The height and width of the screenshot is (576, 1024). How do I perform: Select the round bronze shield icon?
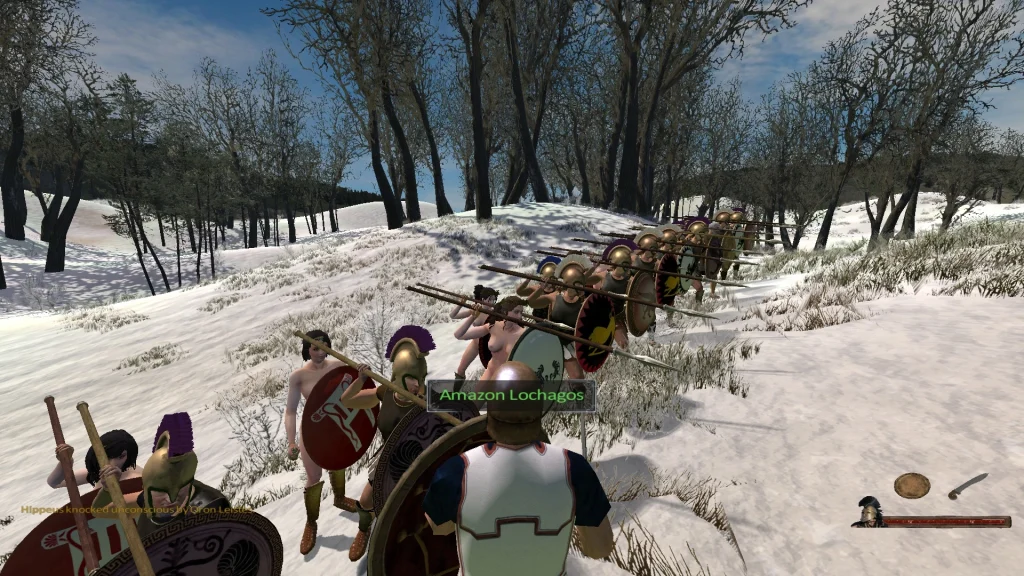click(911, 485)
